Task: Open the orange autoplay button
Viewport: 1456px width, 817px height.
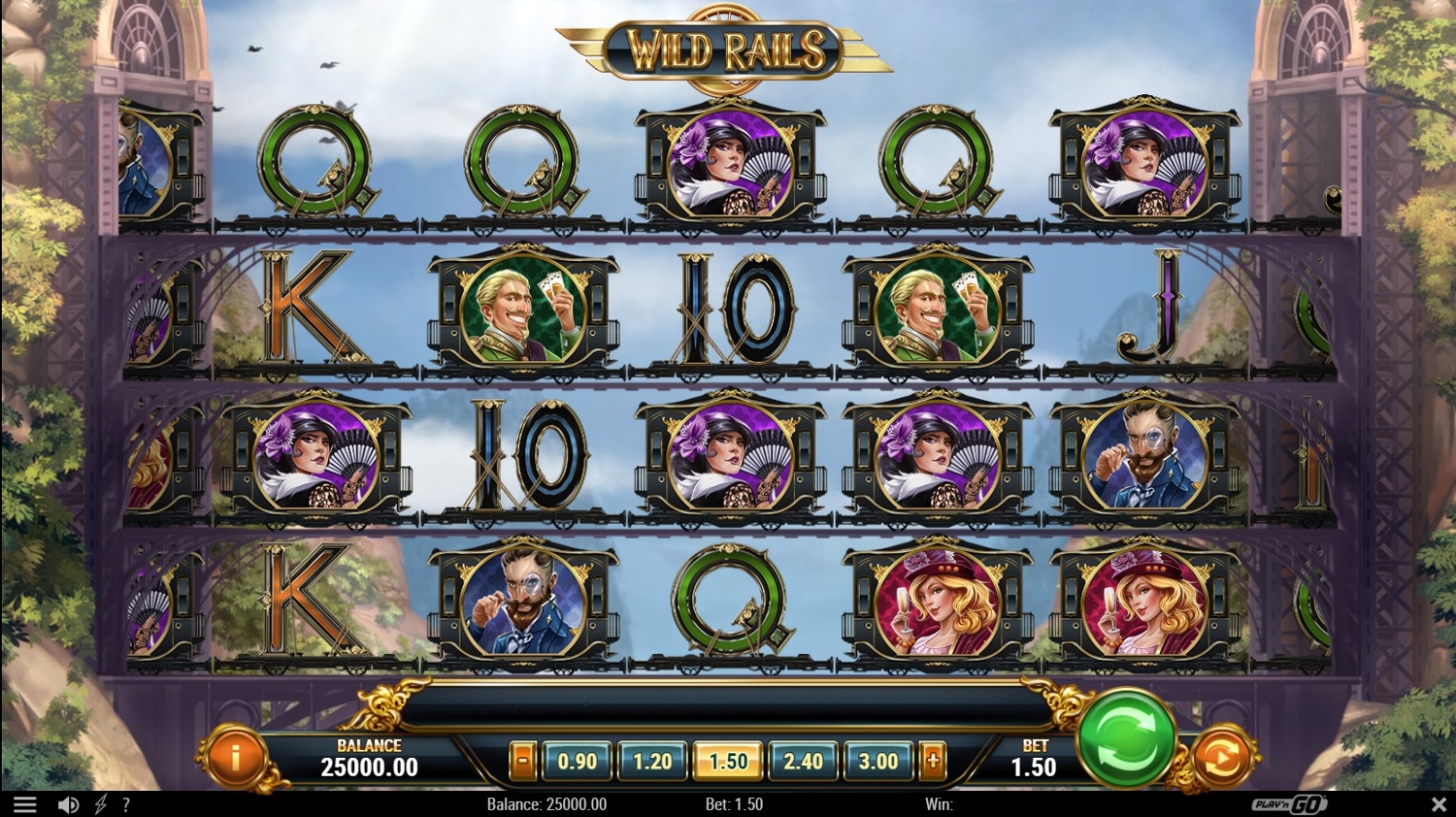Action: coord(1221,758)
